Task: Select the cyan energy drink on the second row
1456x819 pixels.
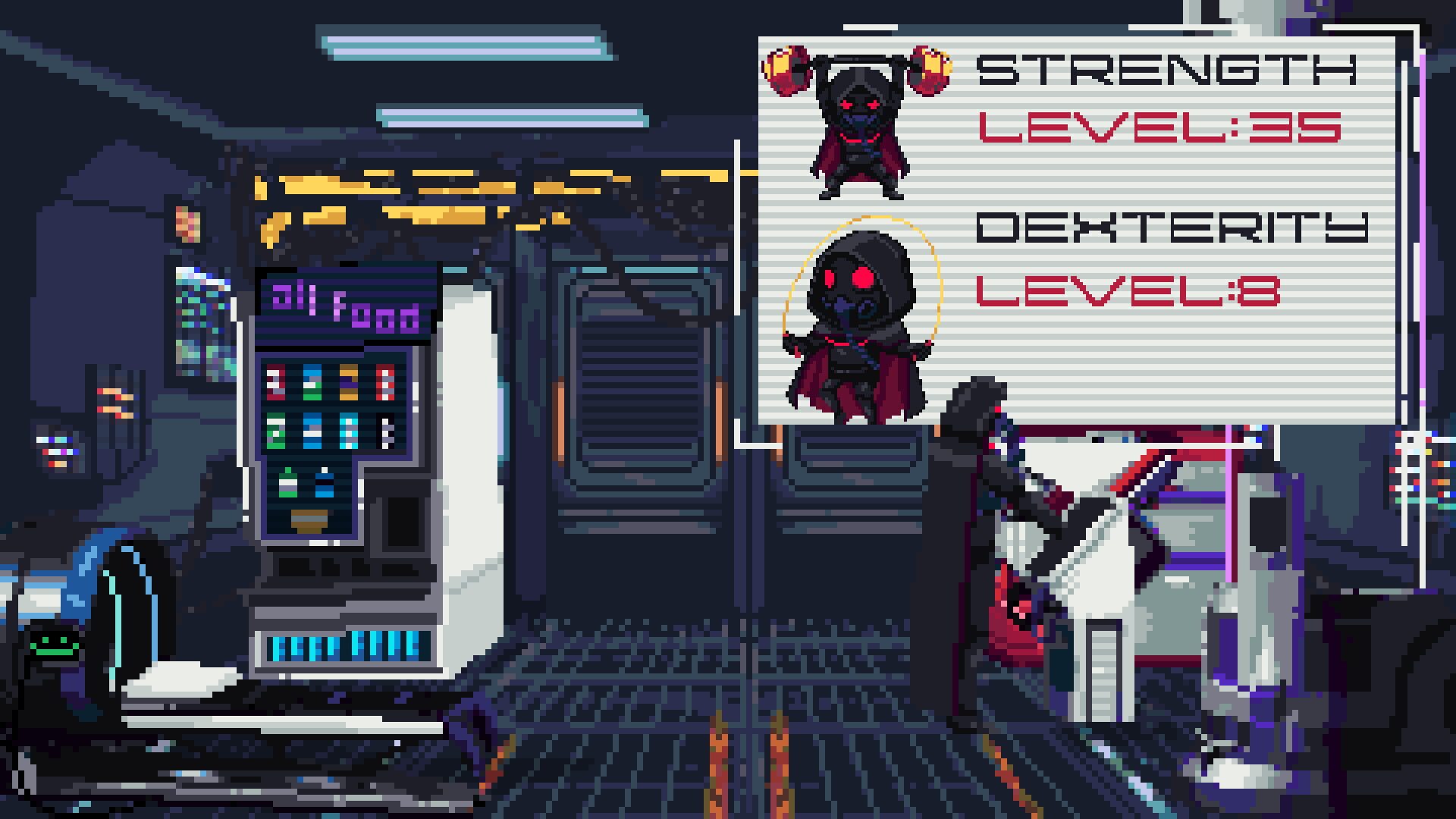Action: tap(349, 431)
